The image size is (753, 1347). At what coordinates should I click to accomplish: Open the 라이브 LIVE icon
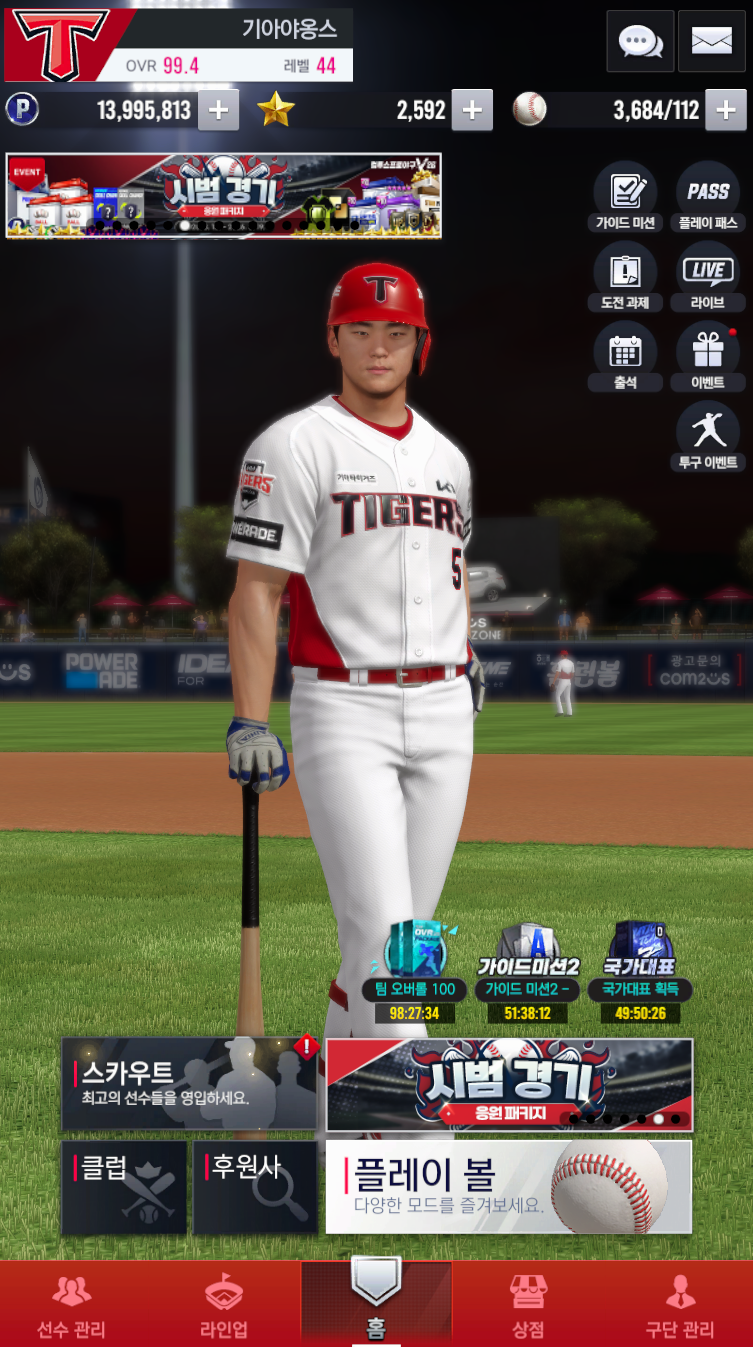pyautogui.click(x=708, y=276)
